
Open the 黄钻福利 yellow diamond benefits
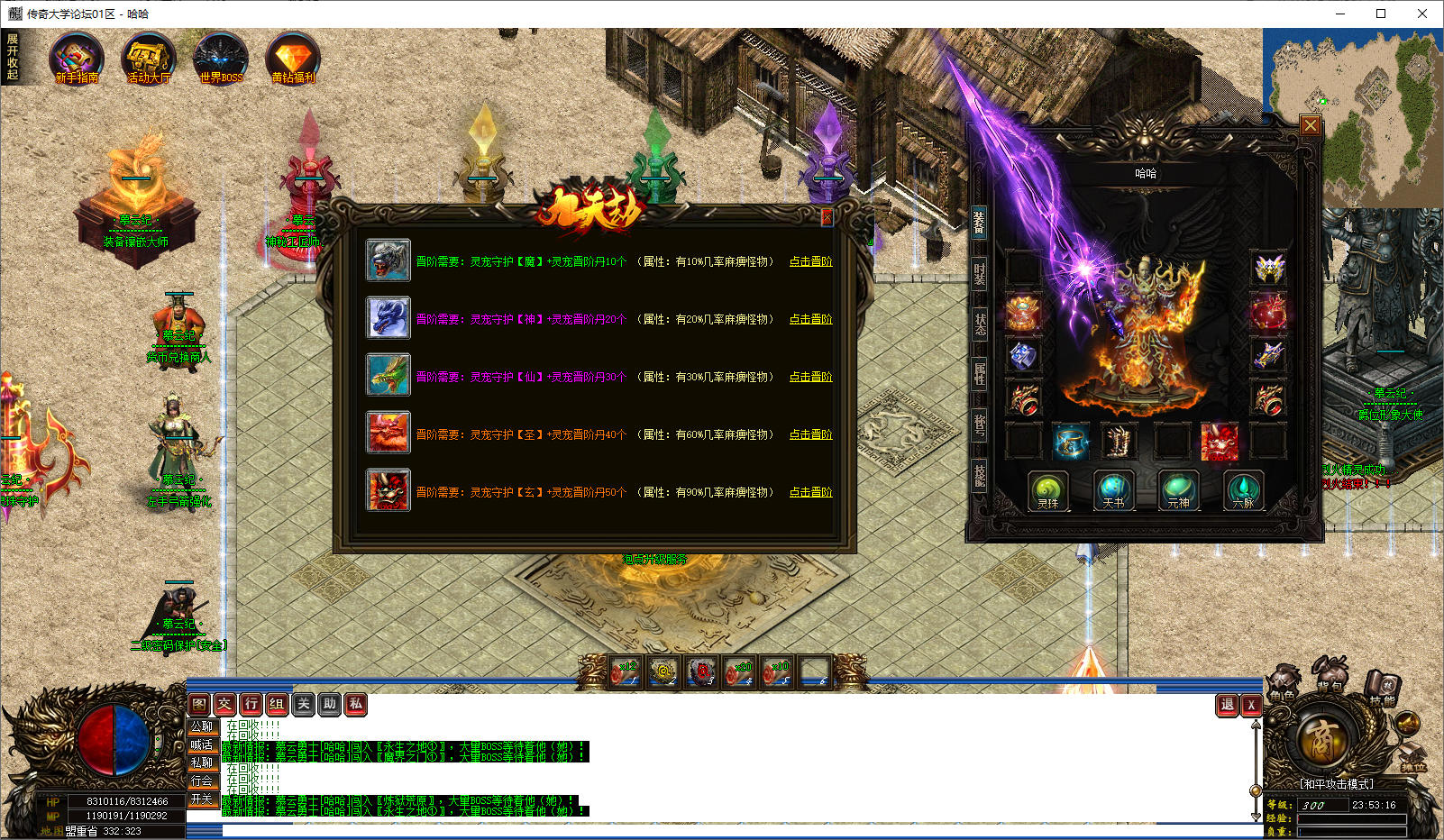[293, 59]
